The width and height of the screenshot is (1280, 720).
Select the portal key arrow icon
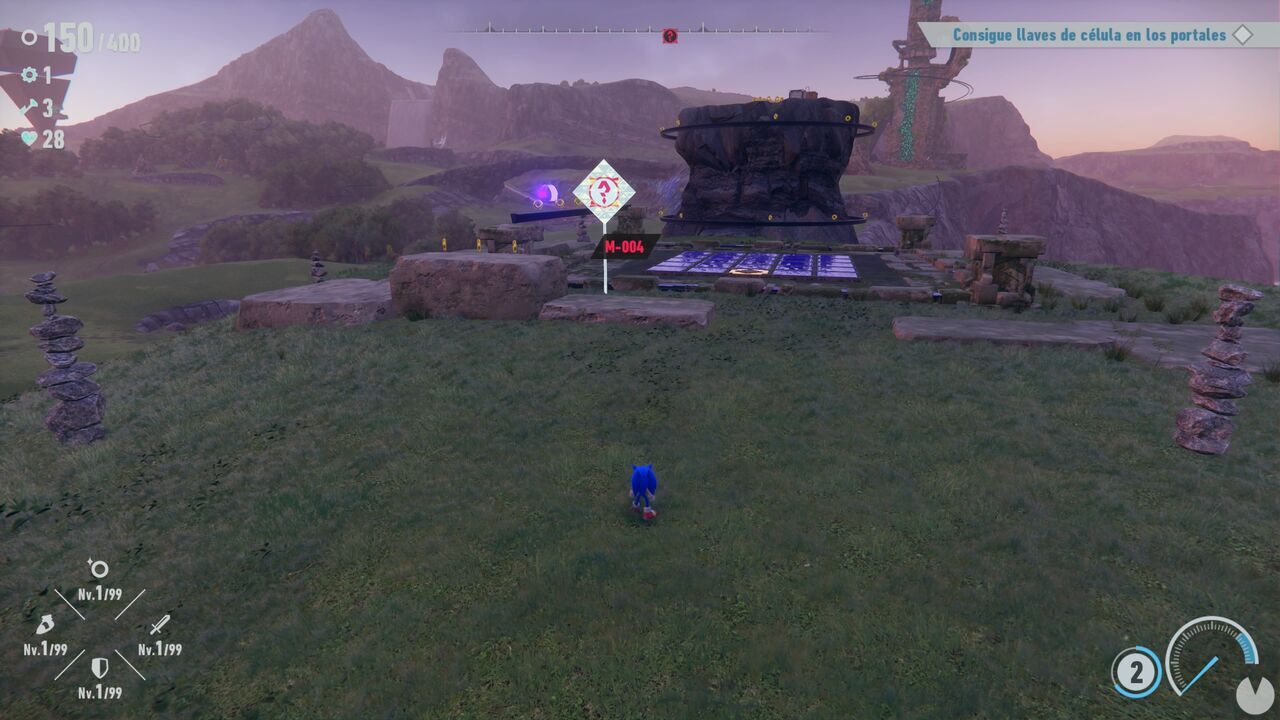(x=29, y=105)
